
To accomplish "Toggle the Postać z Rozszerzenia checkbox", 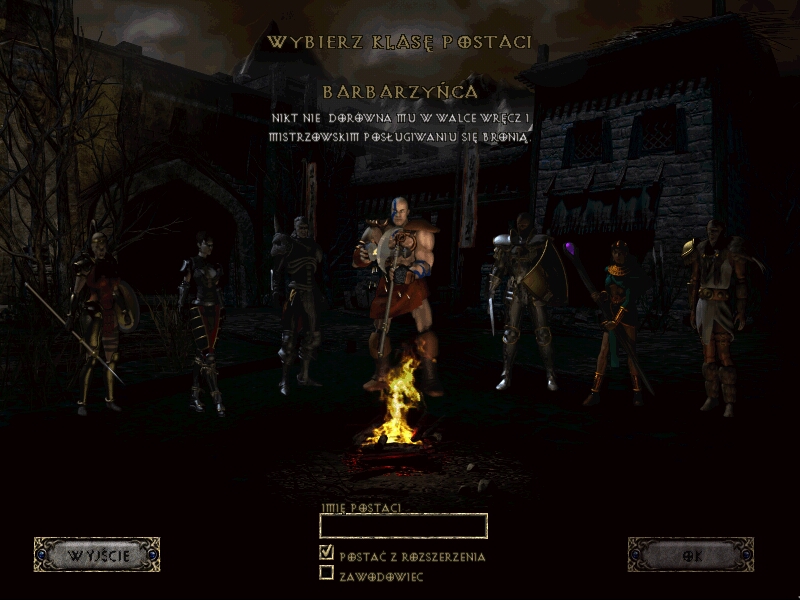I will coord(326,552).
